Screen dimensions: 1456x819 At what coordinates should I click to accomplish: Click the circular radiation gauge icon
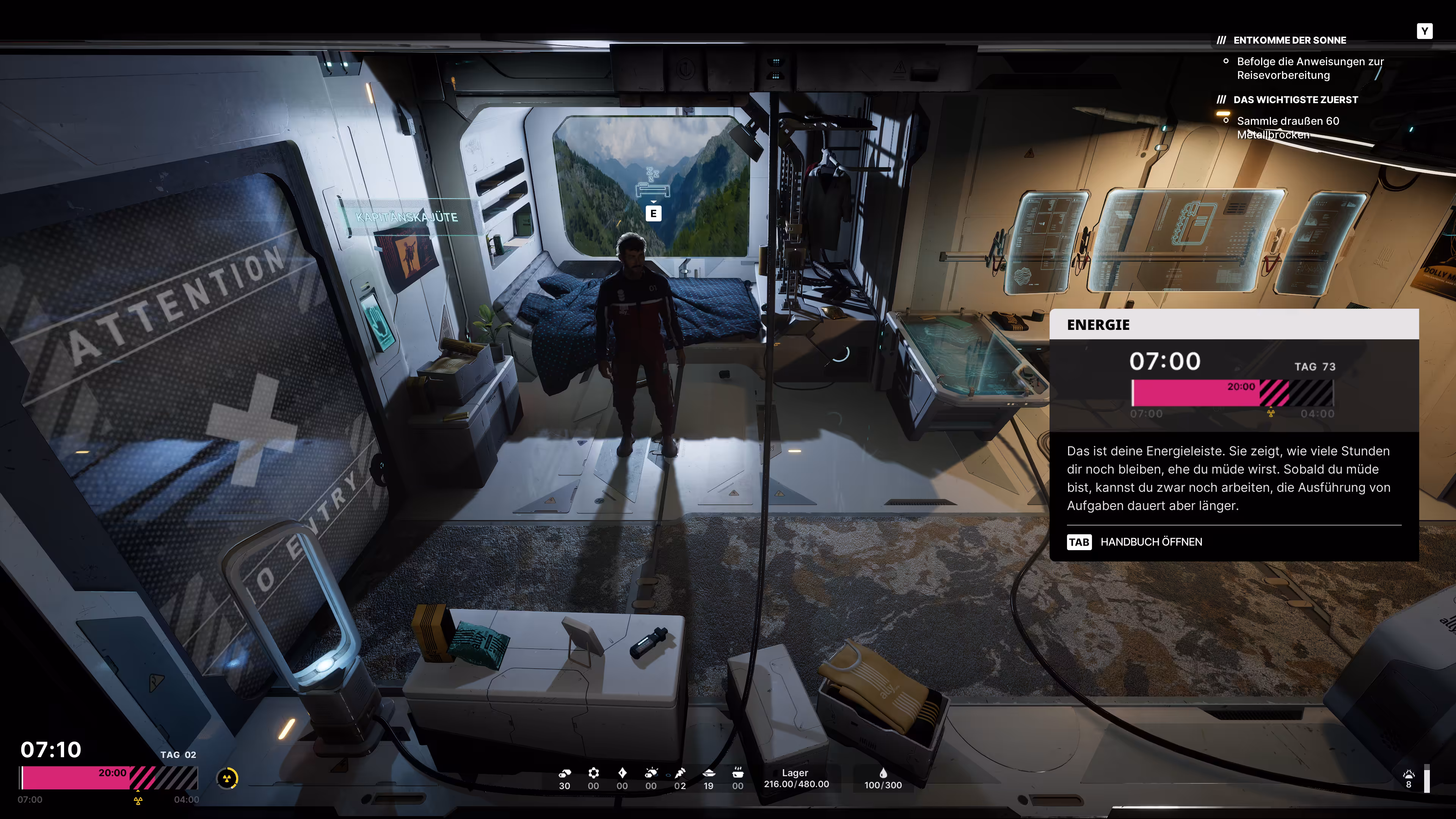[227, 779]
